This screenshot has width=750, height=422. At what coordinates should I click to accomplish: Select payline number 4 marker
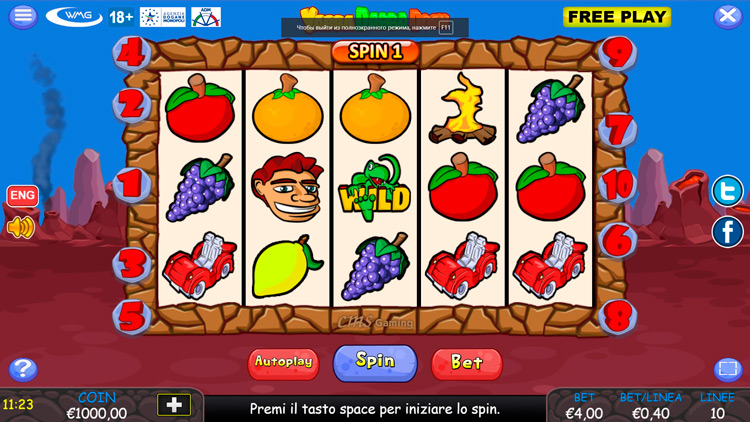point(132,50)
